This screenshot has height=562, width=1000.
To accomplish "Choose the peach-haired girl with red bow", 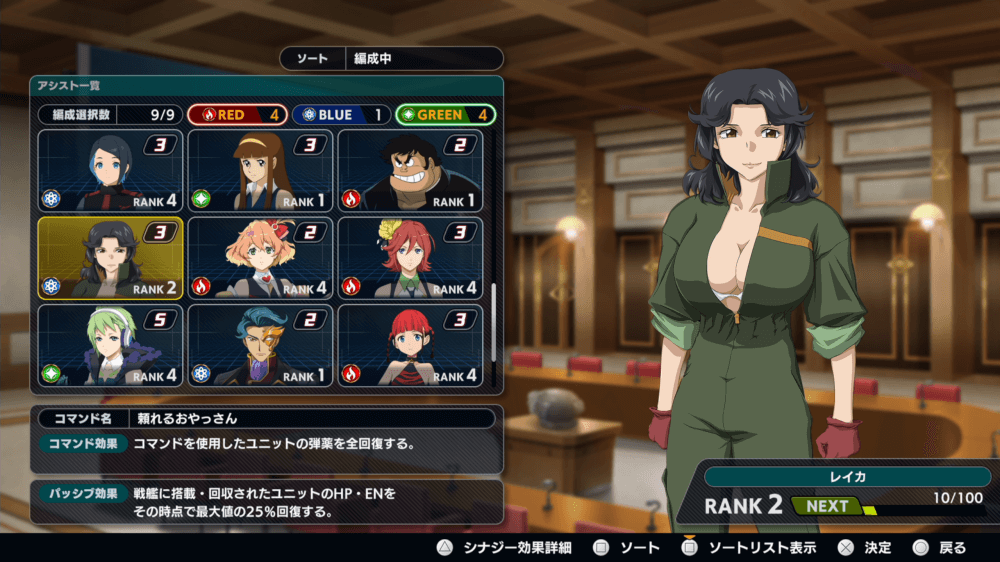I will pos(260,258).
